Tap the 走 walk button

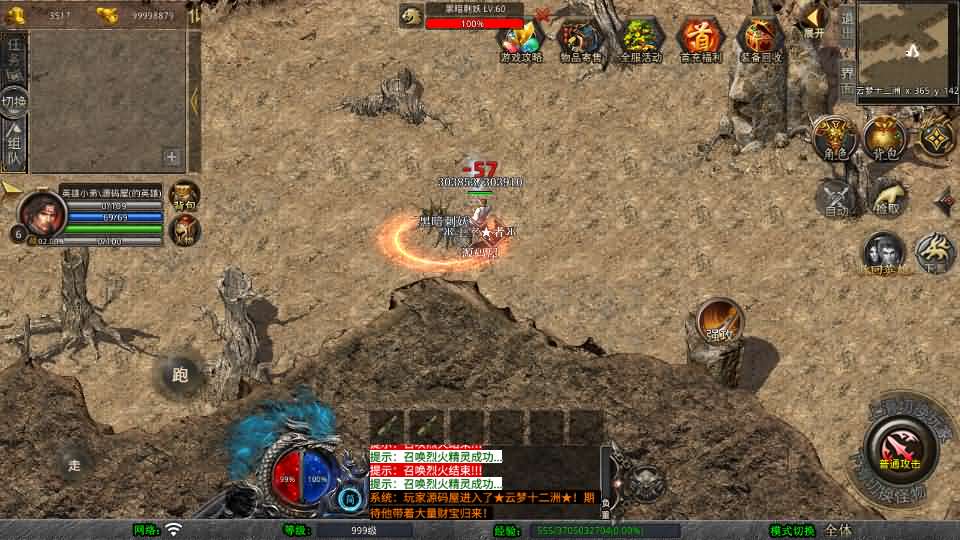click(x=74, y=464)
